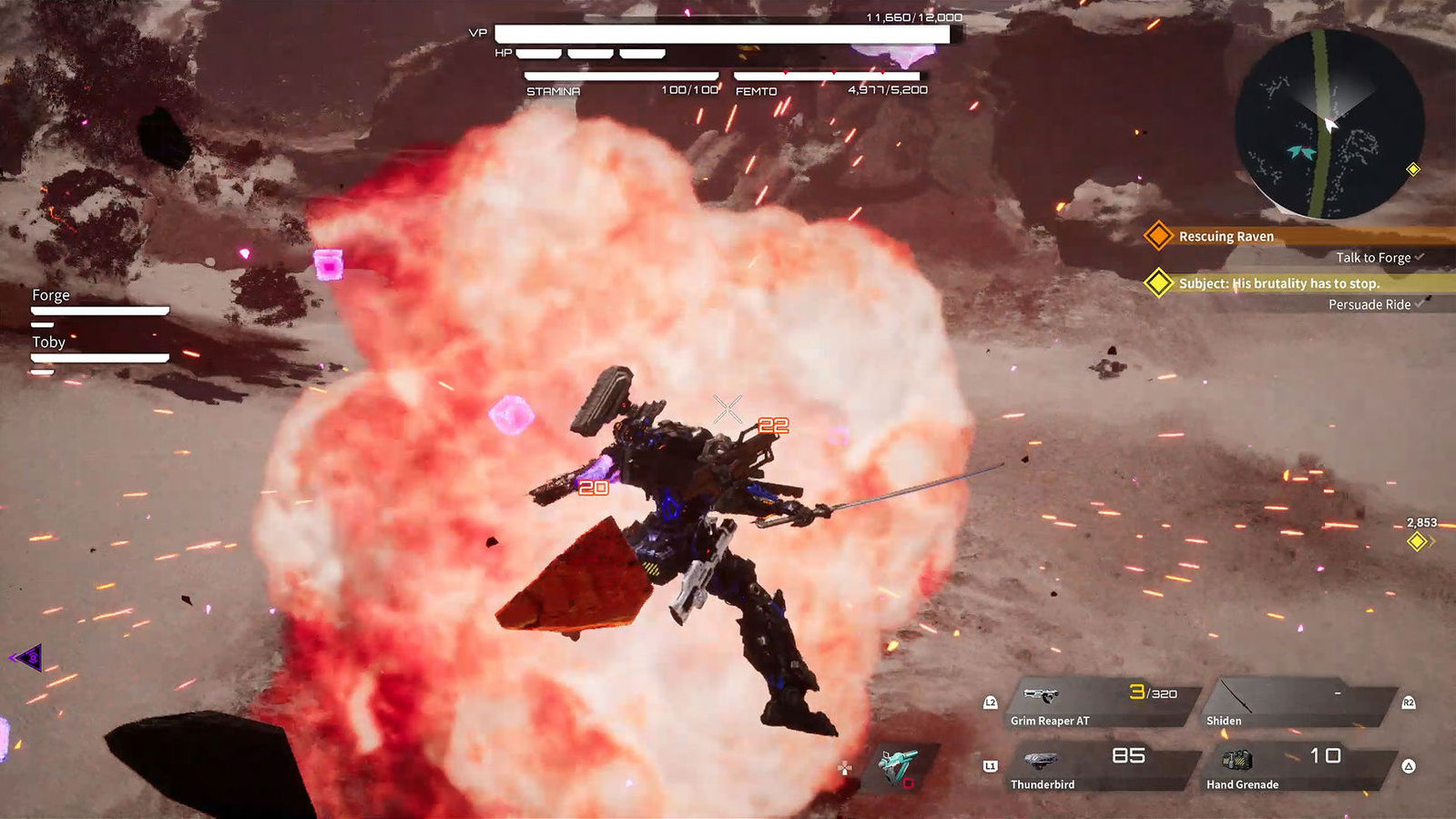Open the circular minimap
1456x819 pixels.
(1329, 124)
